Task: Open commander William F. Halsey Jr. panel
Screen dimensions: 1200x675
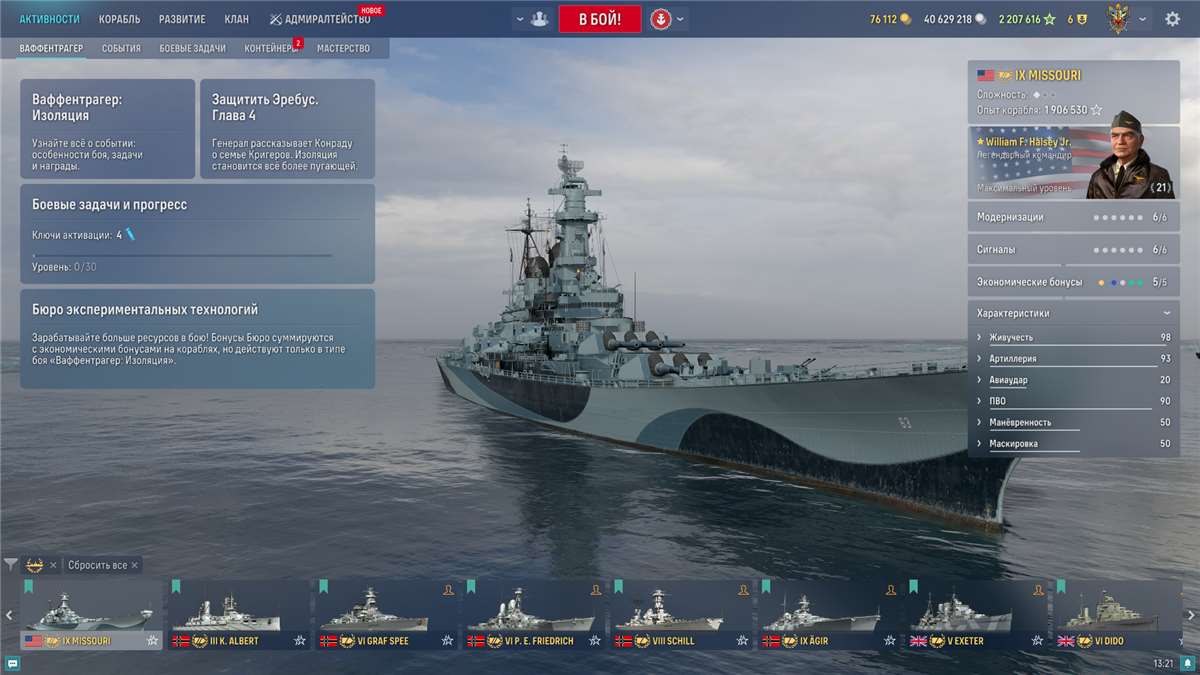Action: [x=1073, y=162]
